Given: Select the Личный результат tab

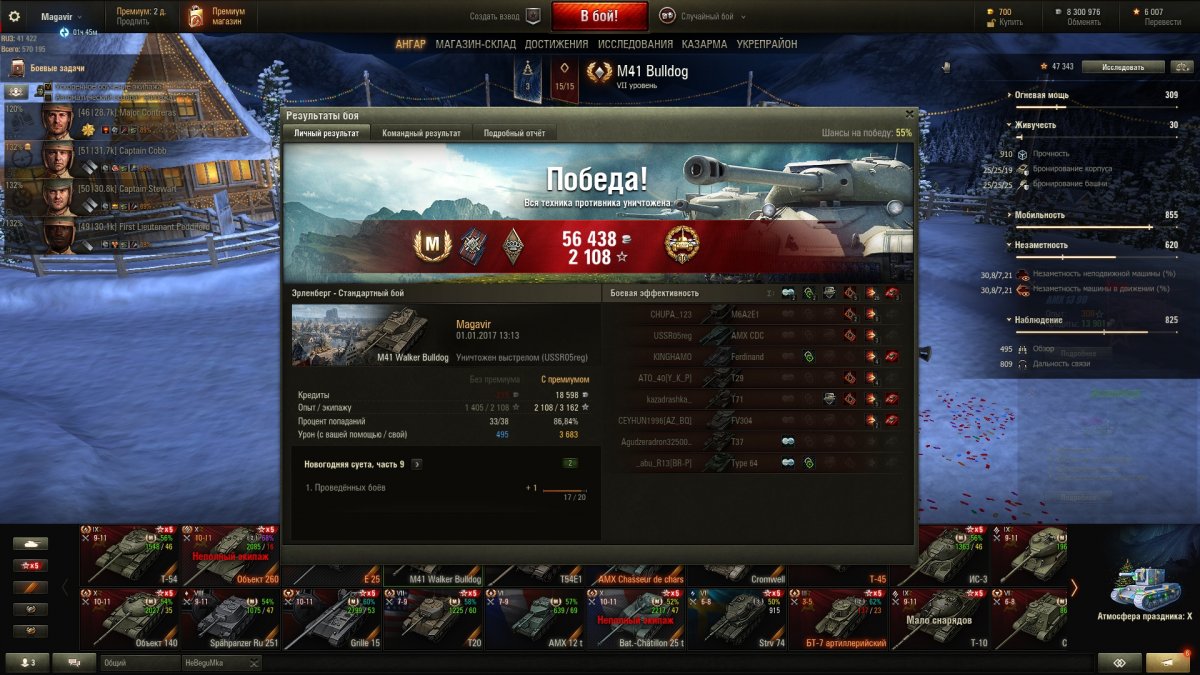Looking at the screenshot, I should pyautogui.click(x=327, y=133).
